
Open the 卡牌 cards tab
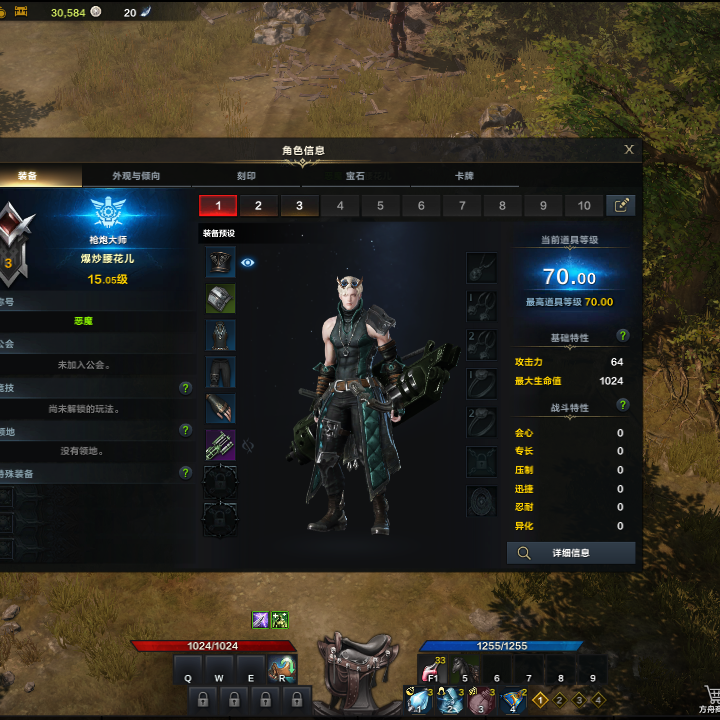tap(464, 176)
